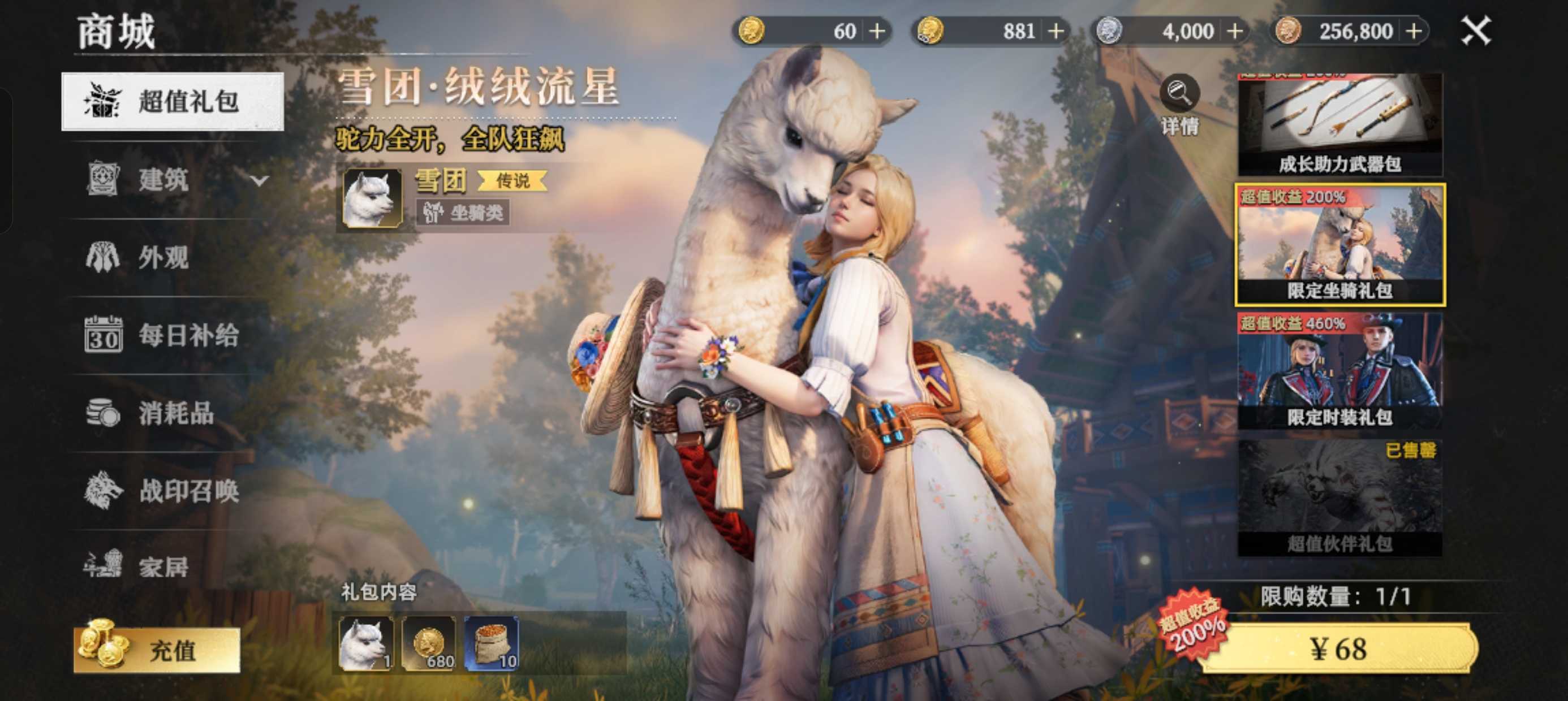
Task: Select the sold-out 超值伙伴礼包 thumbnail
Action: click(1339, 497)
